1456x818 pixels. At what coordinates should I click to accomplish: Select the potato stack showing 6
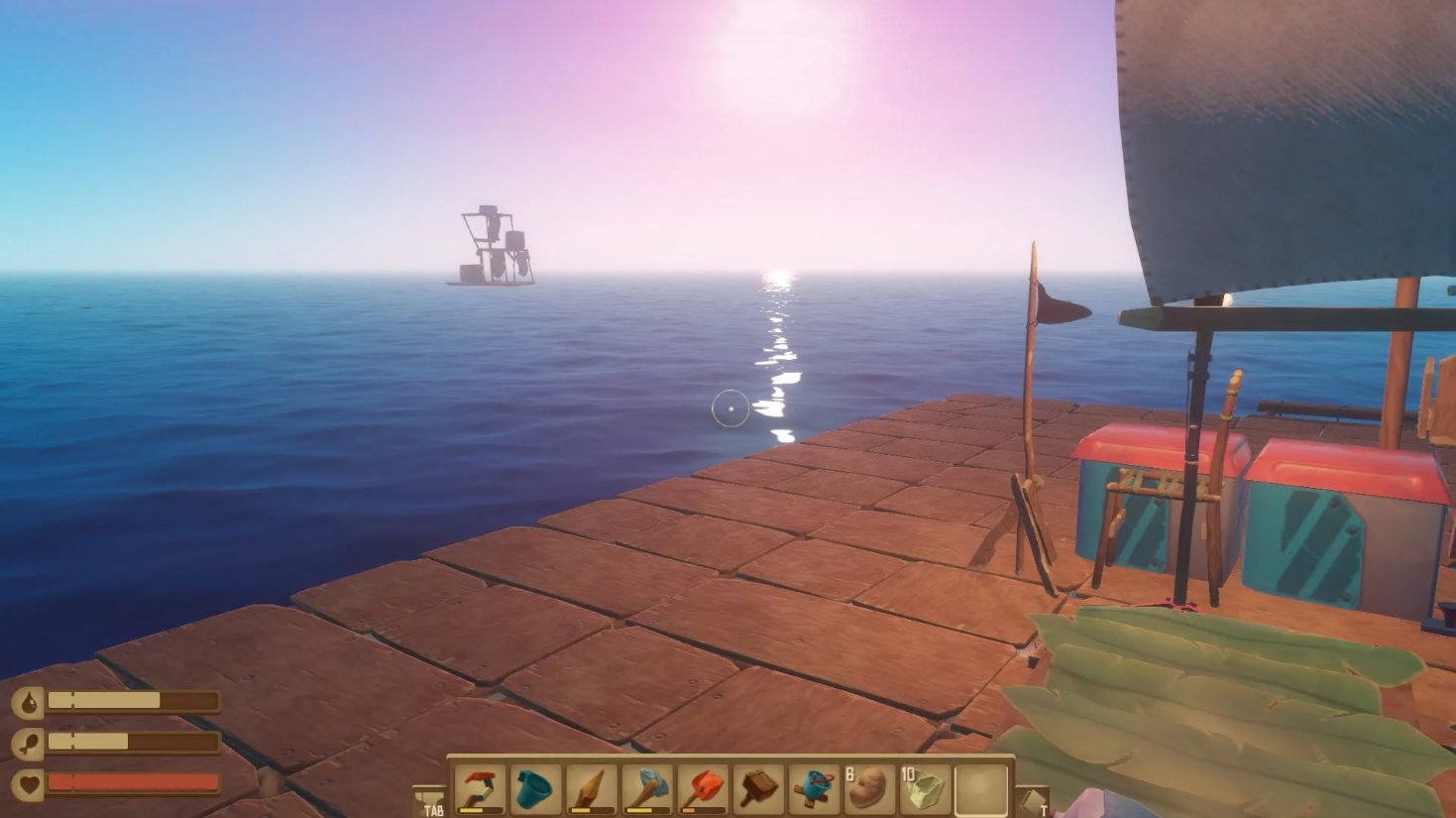(870, 788)
